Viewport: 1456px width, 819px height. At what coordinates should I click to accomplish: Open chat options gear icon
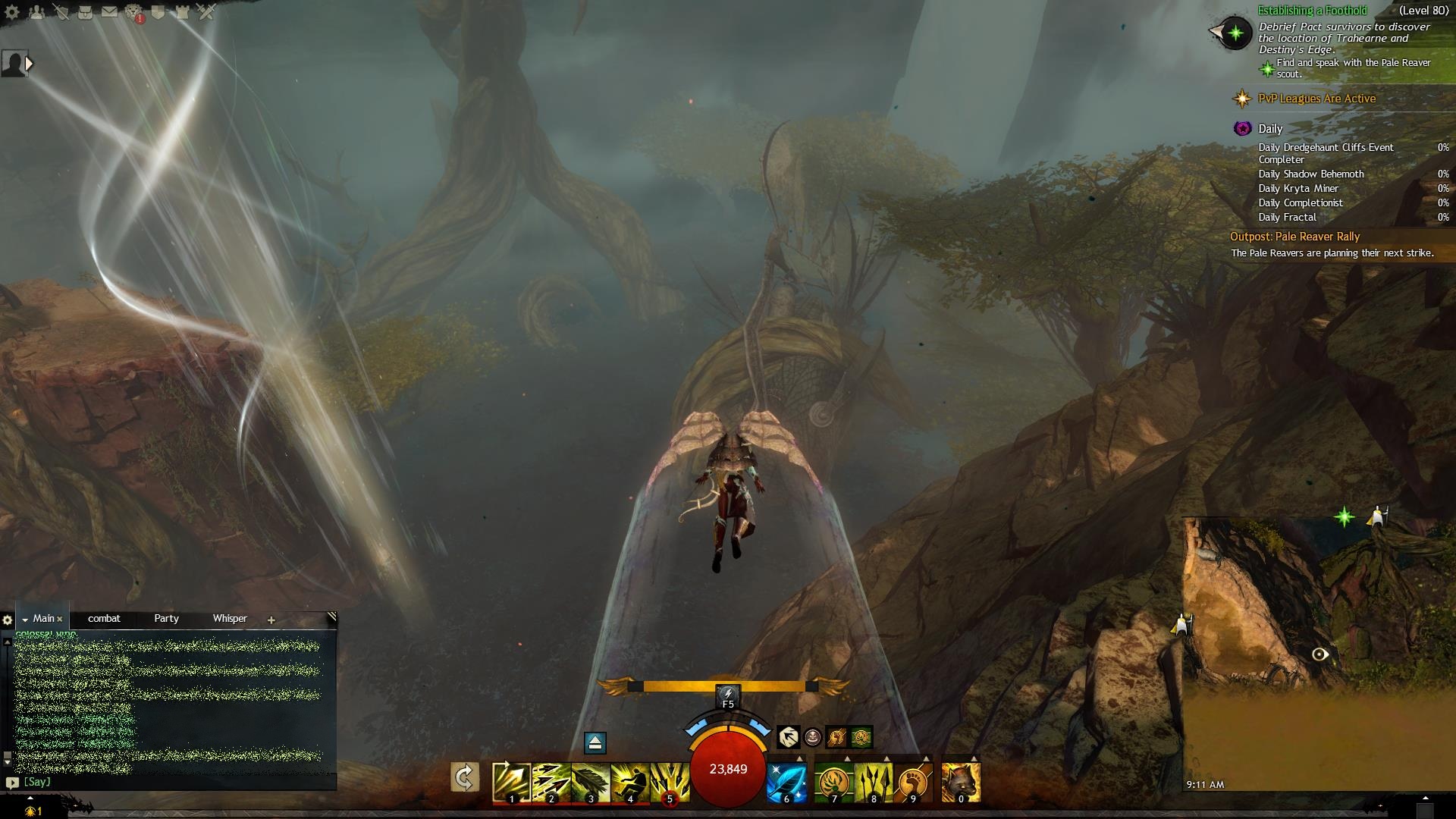[x=8, y=620]
